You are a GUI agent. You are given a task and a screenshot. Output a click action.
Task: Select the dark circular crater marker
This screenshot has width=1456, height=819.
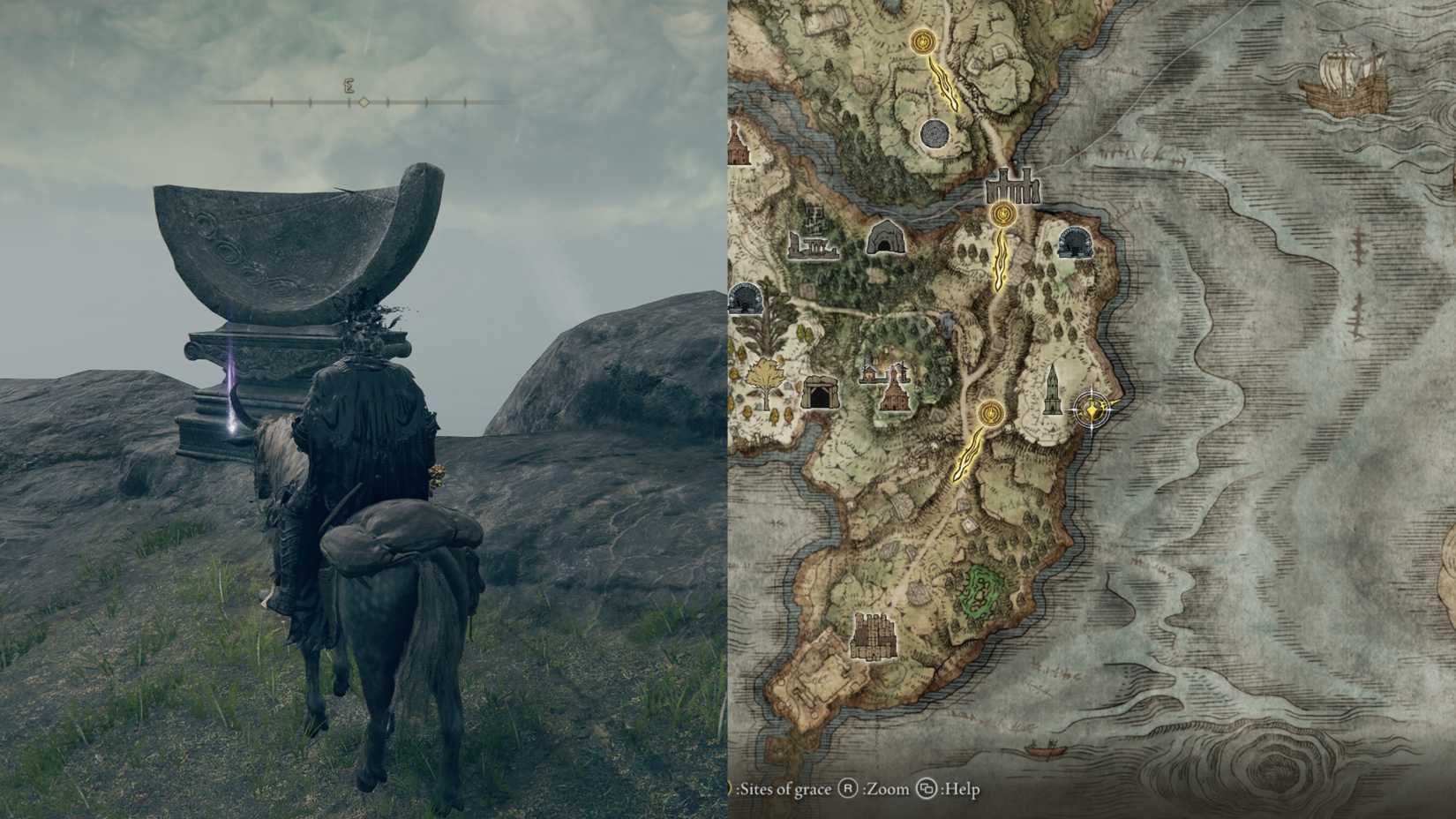coord(933,135)
